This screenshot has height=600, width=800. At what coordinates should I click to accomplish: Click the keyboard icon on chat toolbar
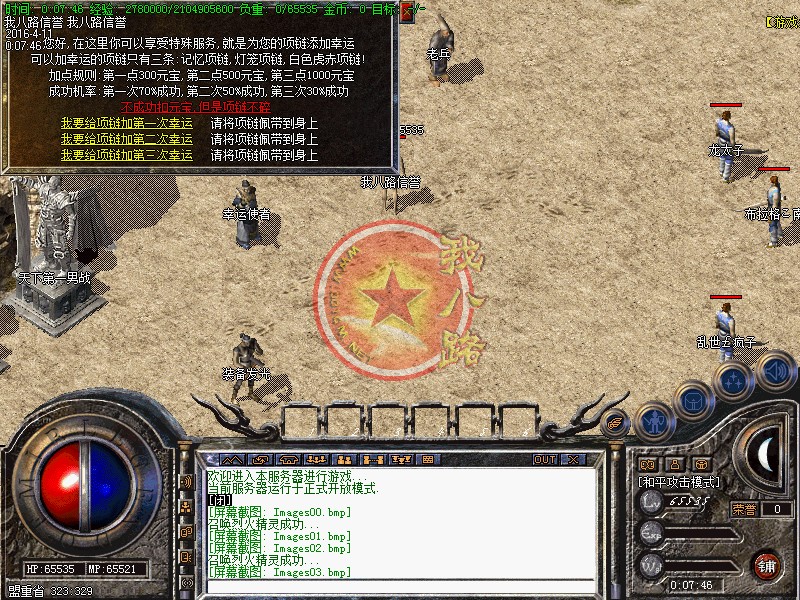coord(427,459)
